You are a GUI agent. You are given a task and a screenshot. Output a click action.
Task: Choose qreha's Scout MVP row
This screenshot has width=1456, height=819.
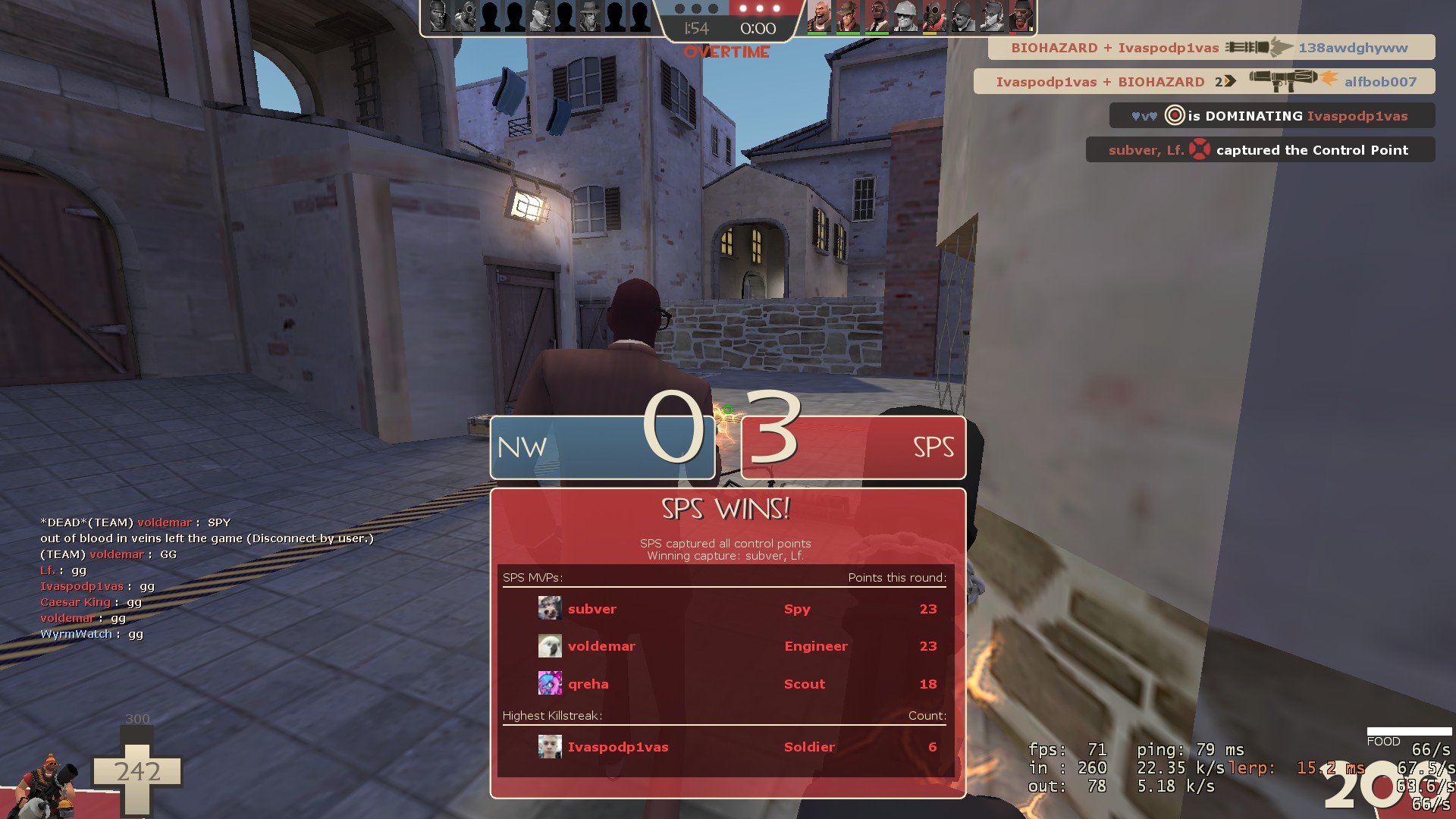[x=726, y=684]
